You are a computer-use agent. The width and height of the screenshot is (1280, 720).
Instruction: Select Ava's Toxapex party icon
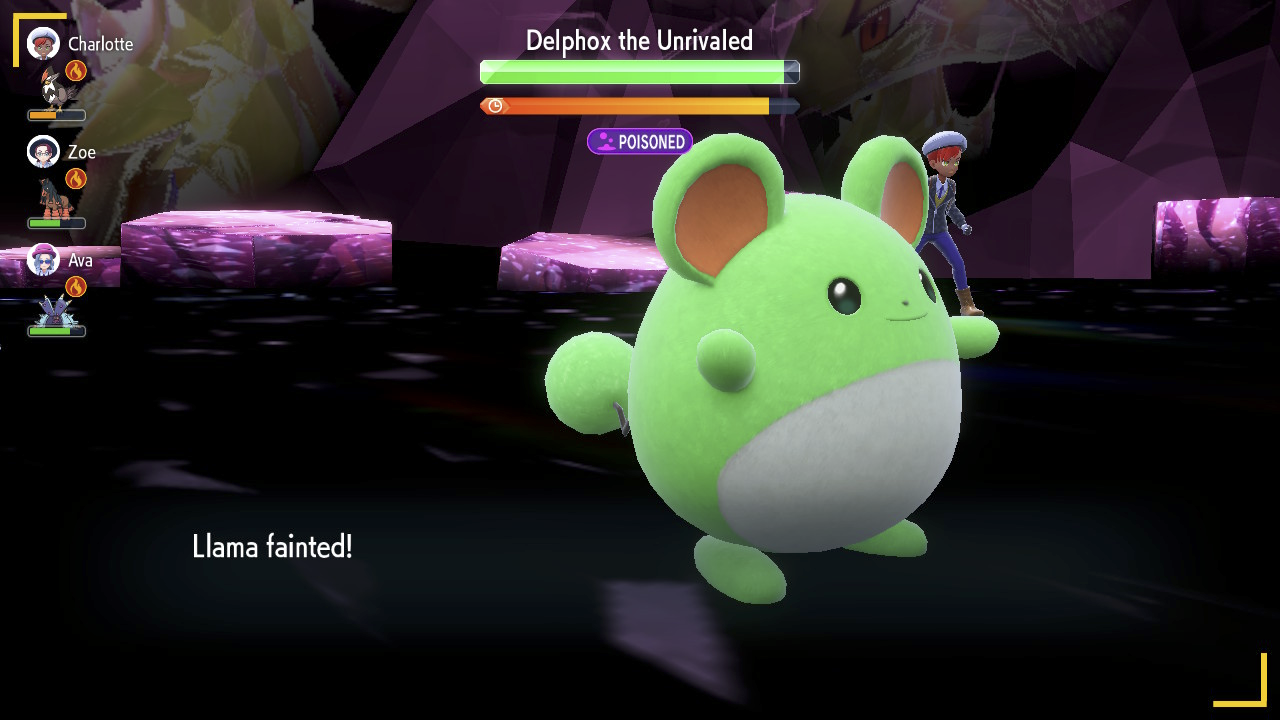pos(52,309)
